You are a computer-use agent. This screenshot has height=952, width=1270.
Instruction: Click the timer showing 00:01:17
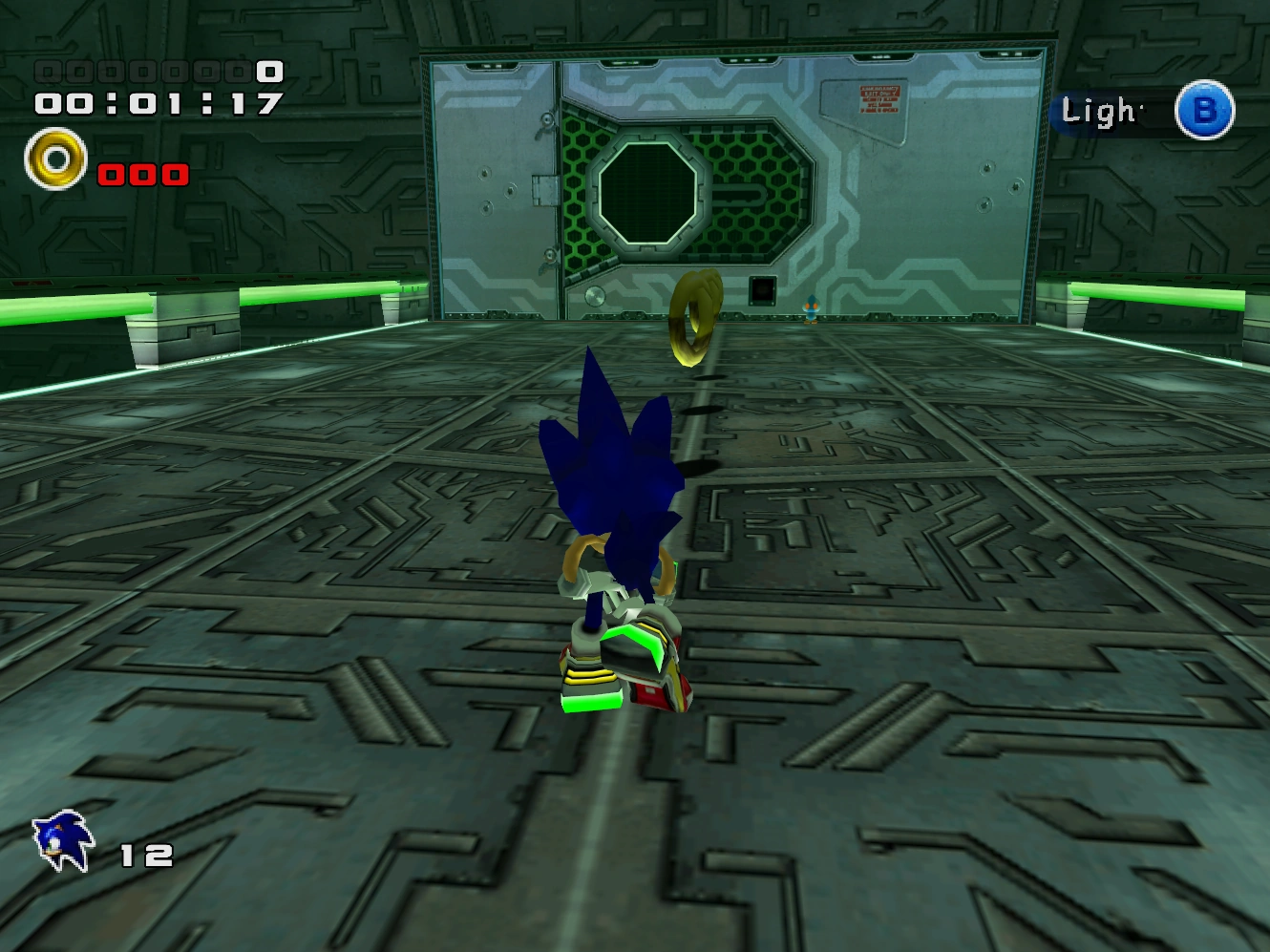click(156, 101)
